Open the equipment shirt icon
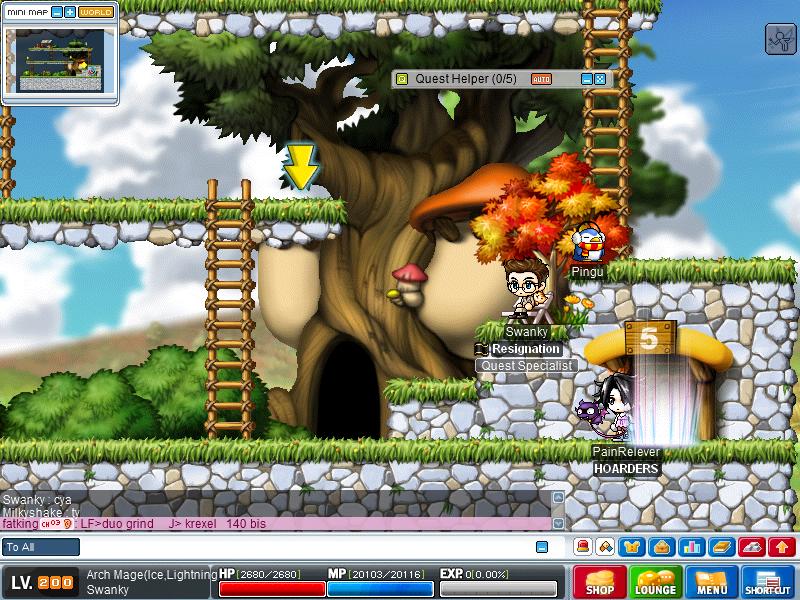 [x=634, y=547]
